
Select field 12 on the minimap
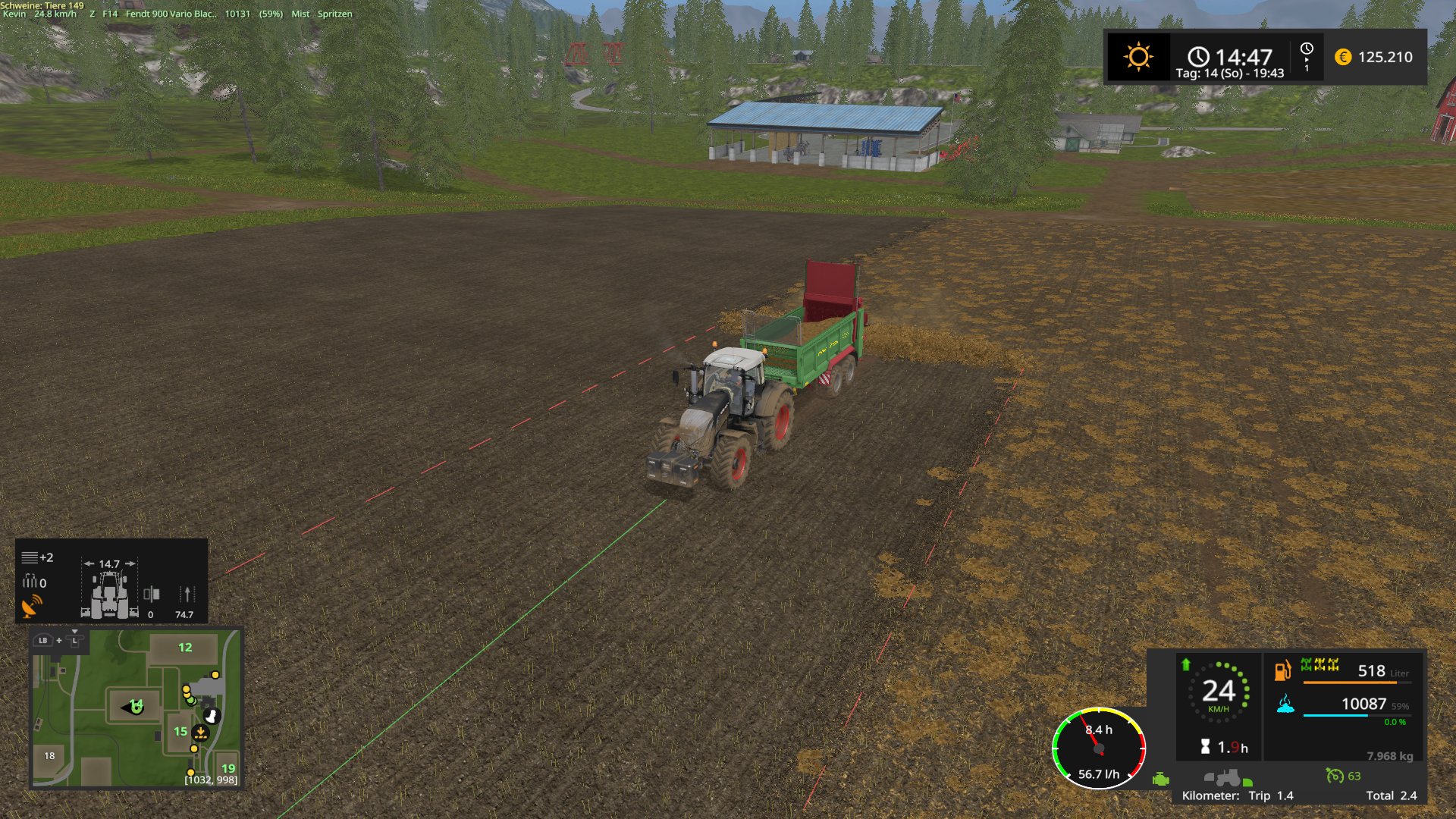click(x=185, y=648)
